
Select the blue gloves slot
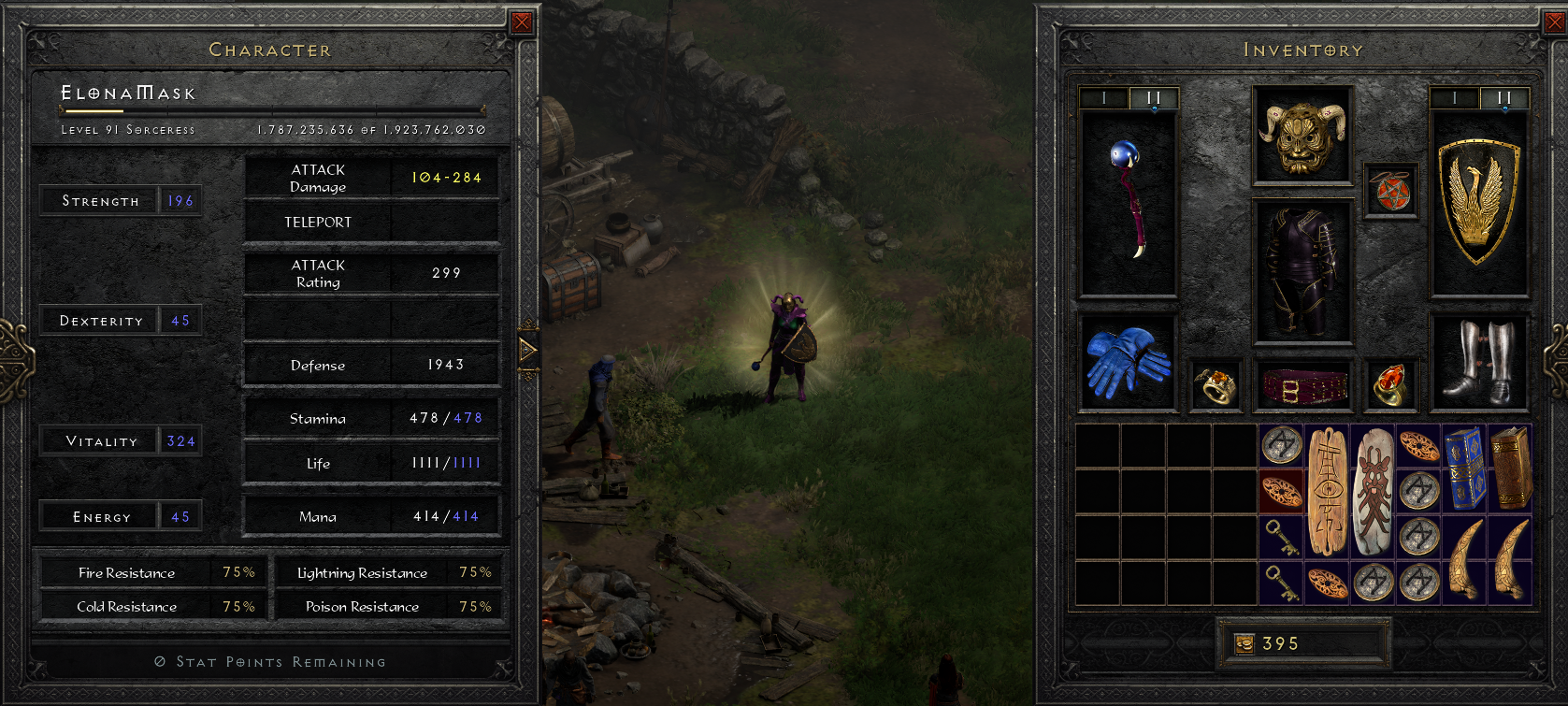pos(1128,363)
